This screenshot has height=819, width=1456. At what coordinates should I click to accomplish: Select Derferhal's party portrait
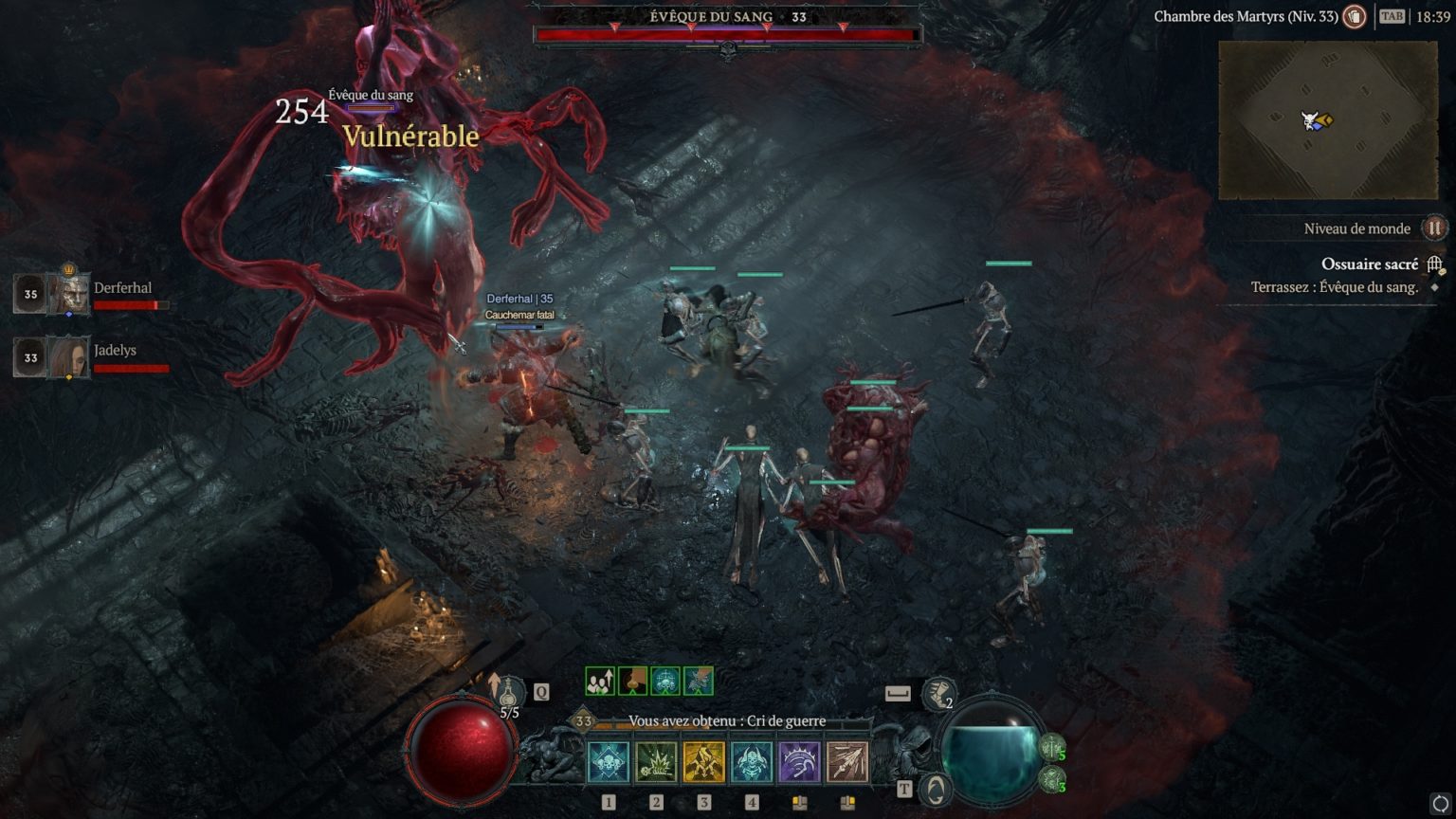[68, 294]
